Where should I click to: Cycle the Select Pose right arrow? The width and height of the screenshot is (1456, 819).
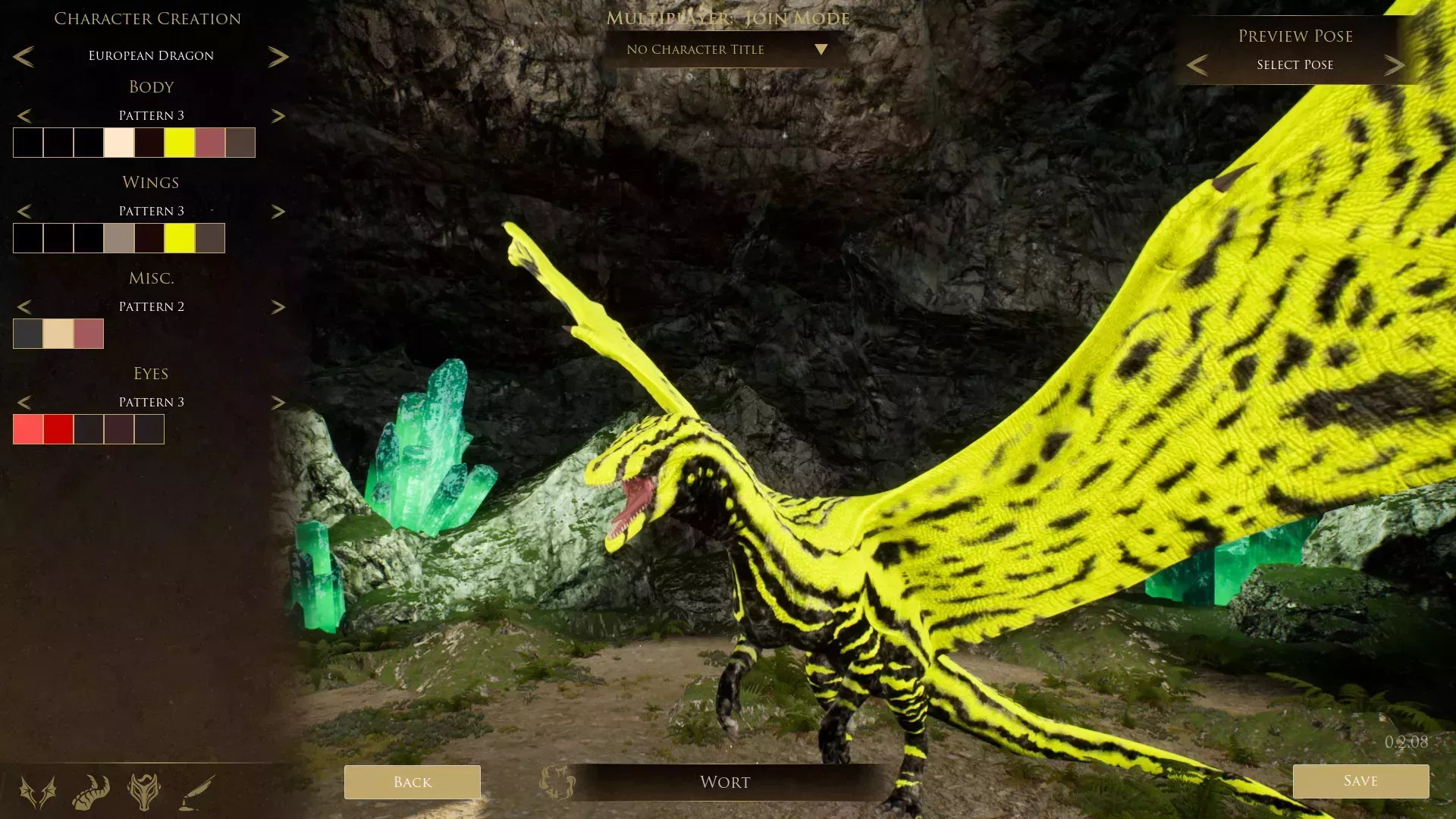tap(1394, 64)
